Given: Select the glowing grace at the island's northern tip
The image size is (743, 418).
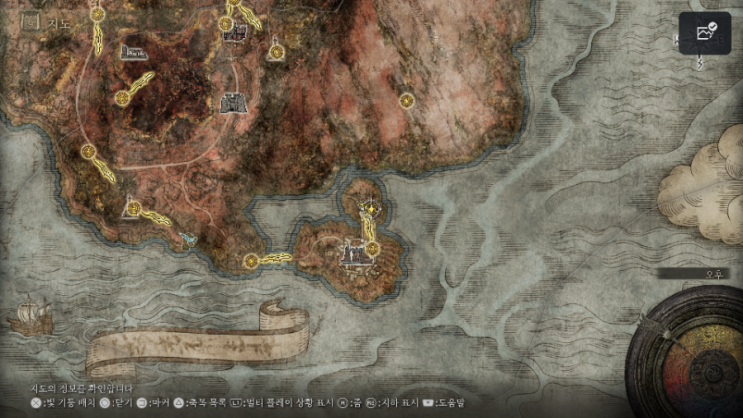Looking at the screenshot, I should (x=370, y=210).
